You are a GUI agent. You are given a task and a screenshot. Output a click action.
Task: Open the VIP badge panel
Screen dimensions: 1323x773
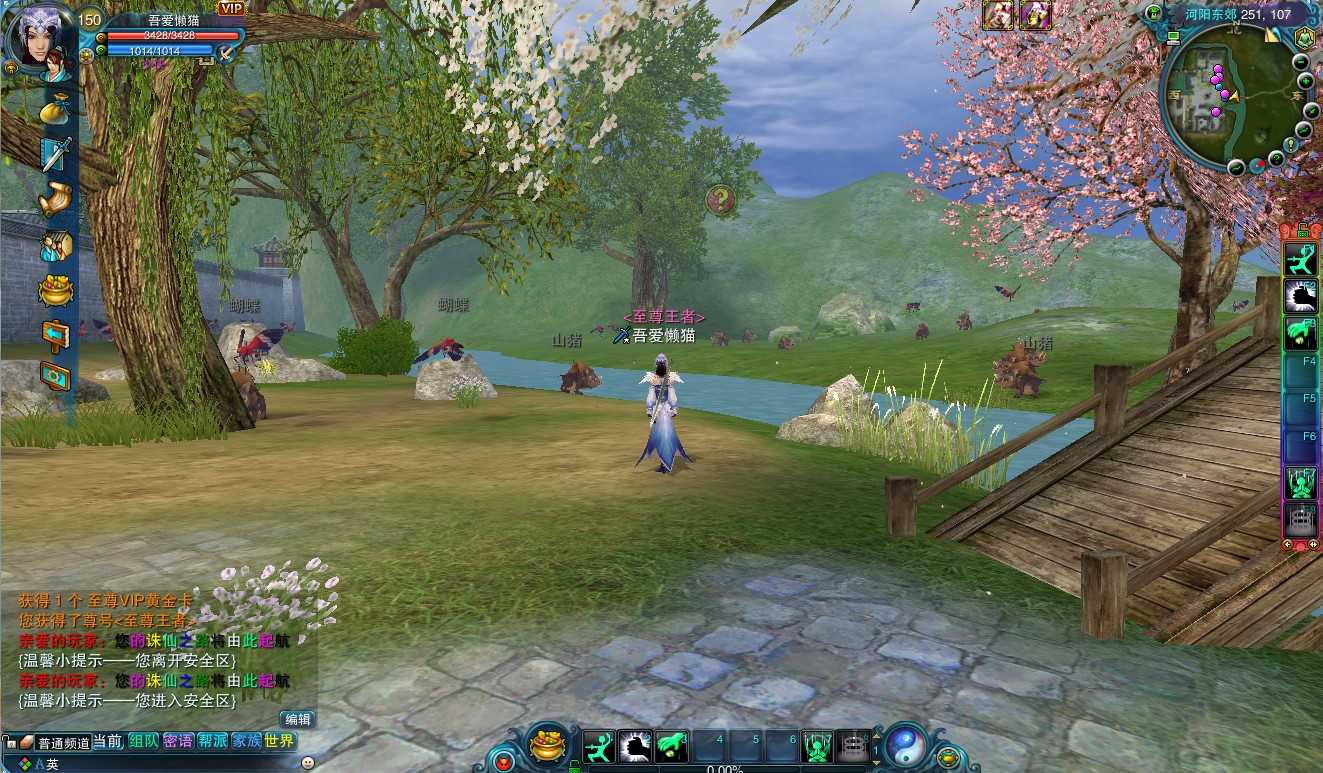tap(231, 9)
